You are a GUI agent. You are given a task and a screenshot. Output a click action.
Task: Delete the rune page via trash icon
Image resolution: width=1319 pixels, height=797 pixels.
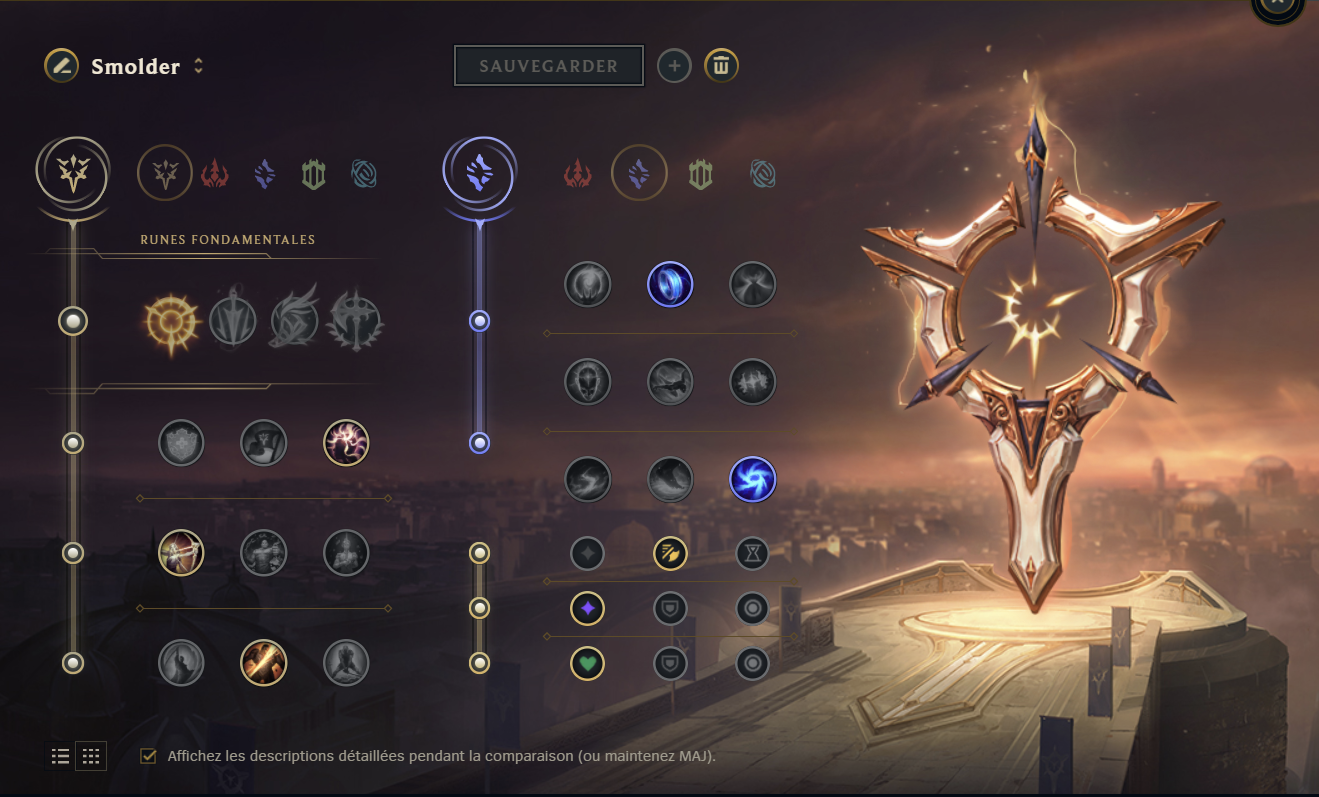coord(721,65)
